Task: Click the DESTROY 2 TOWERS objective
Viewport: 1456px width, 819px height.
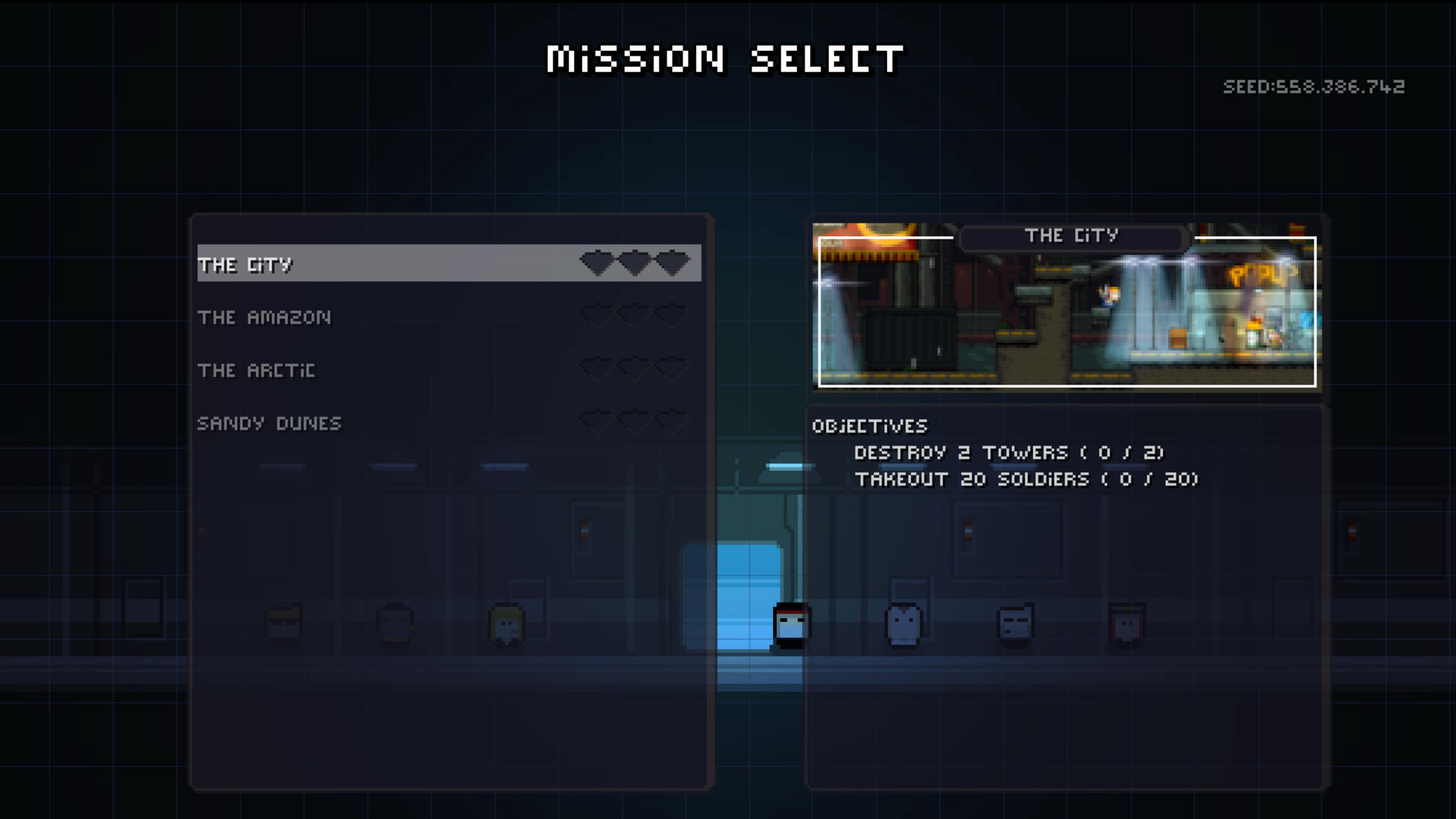Action: [1009, 453]
